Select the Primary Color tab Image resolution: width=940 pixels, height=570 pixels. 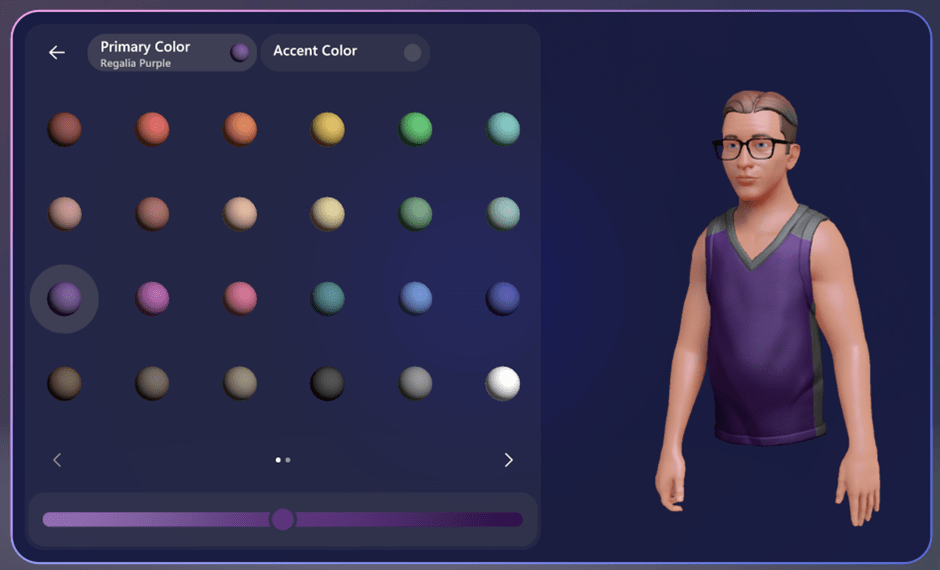[172, 53]
